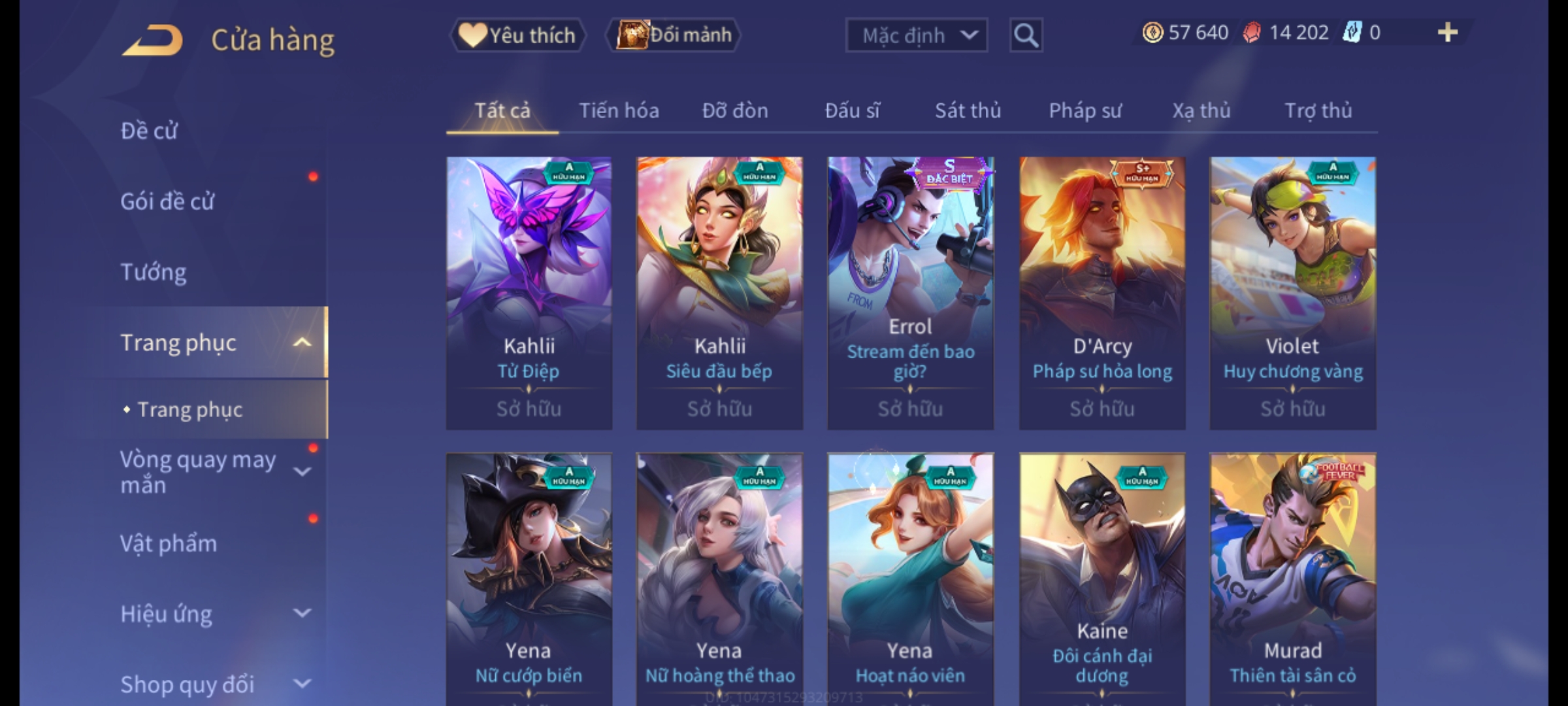Open the Đề cử menu entry
The width and height of the screenshot is (1568, 706).
click(x=149, y=131)
